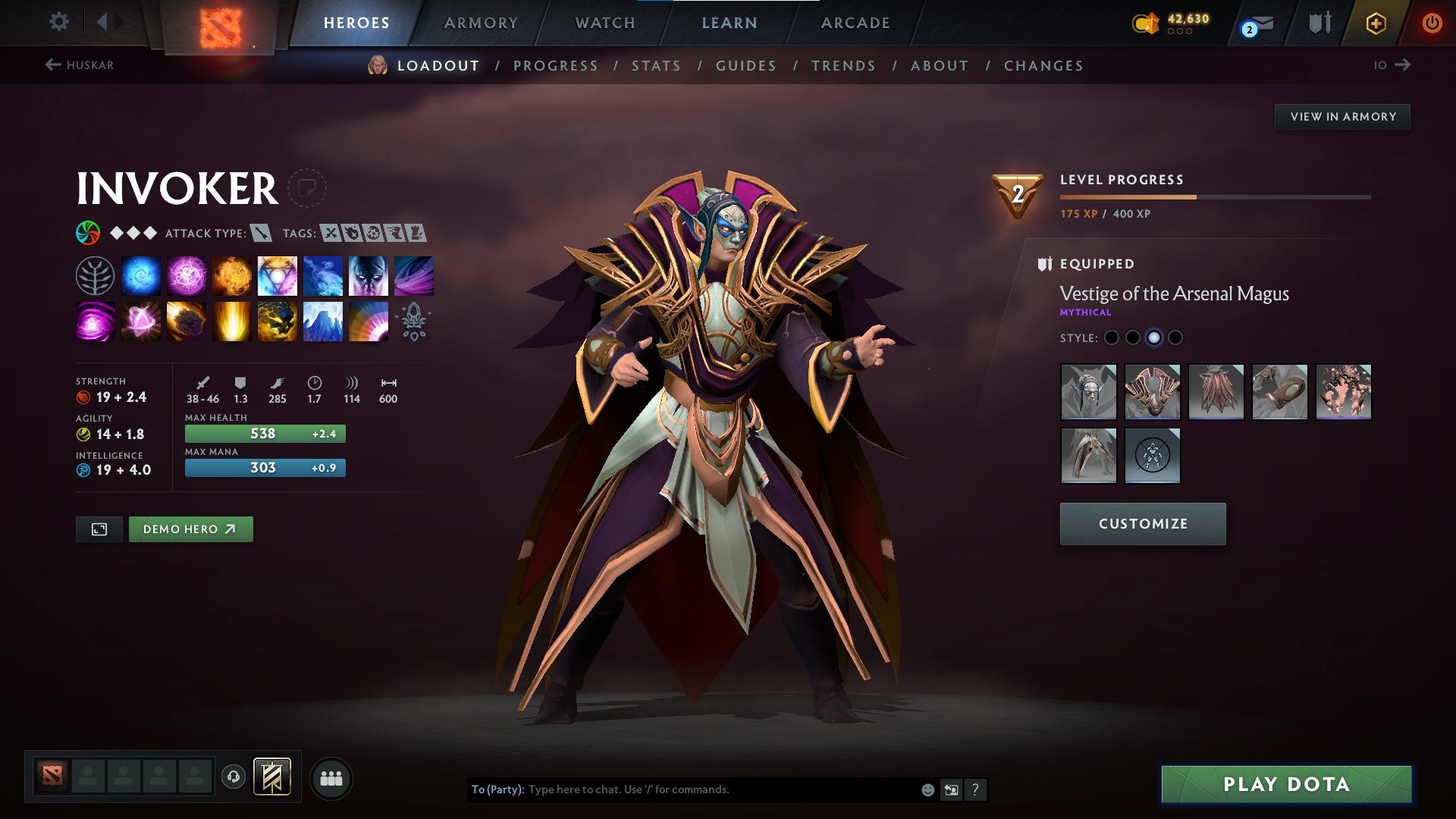The height and width of the screenshot is (819, 1456).
Task: Click the red power button icon
Action: 1432,23
